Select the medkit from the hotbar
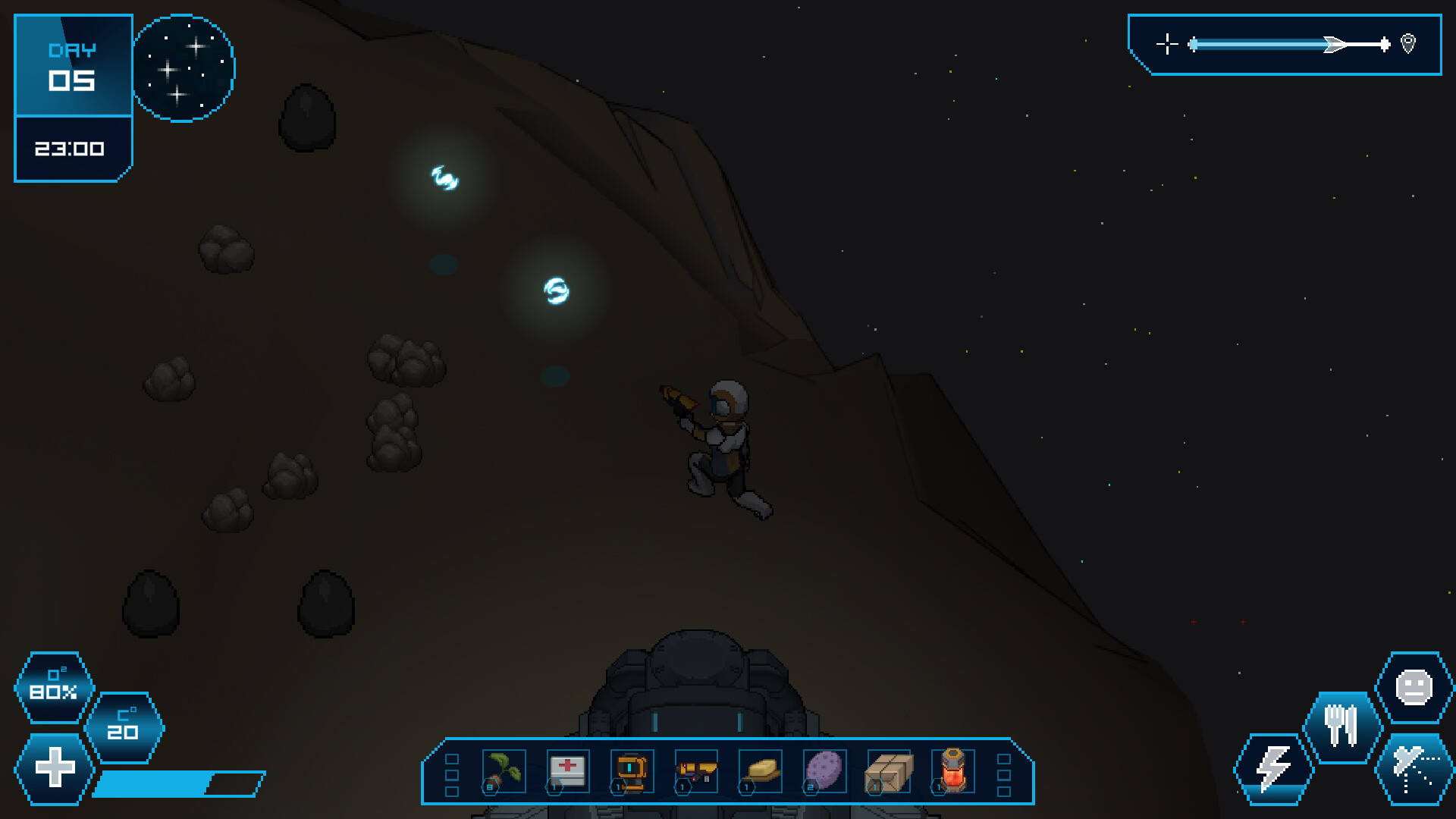Viewport: 1456px width, 819px height. 566,772
